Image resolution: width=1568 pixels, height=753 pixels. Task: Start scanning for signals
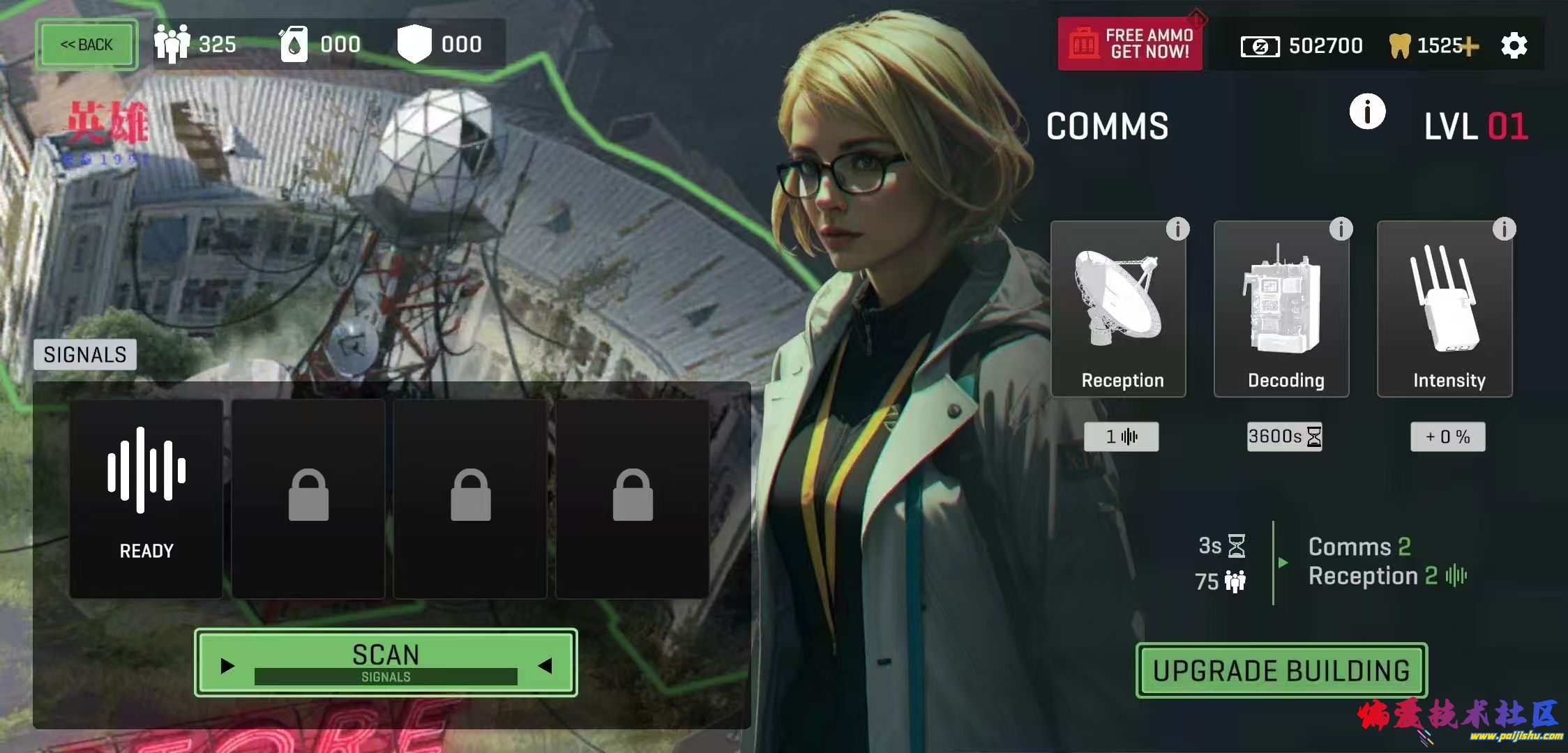pyautogui.click(x=386, y=662)
